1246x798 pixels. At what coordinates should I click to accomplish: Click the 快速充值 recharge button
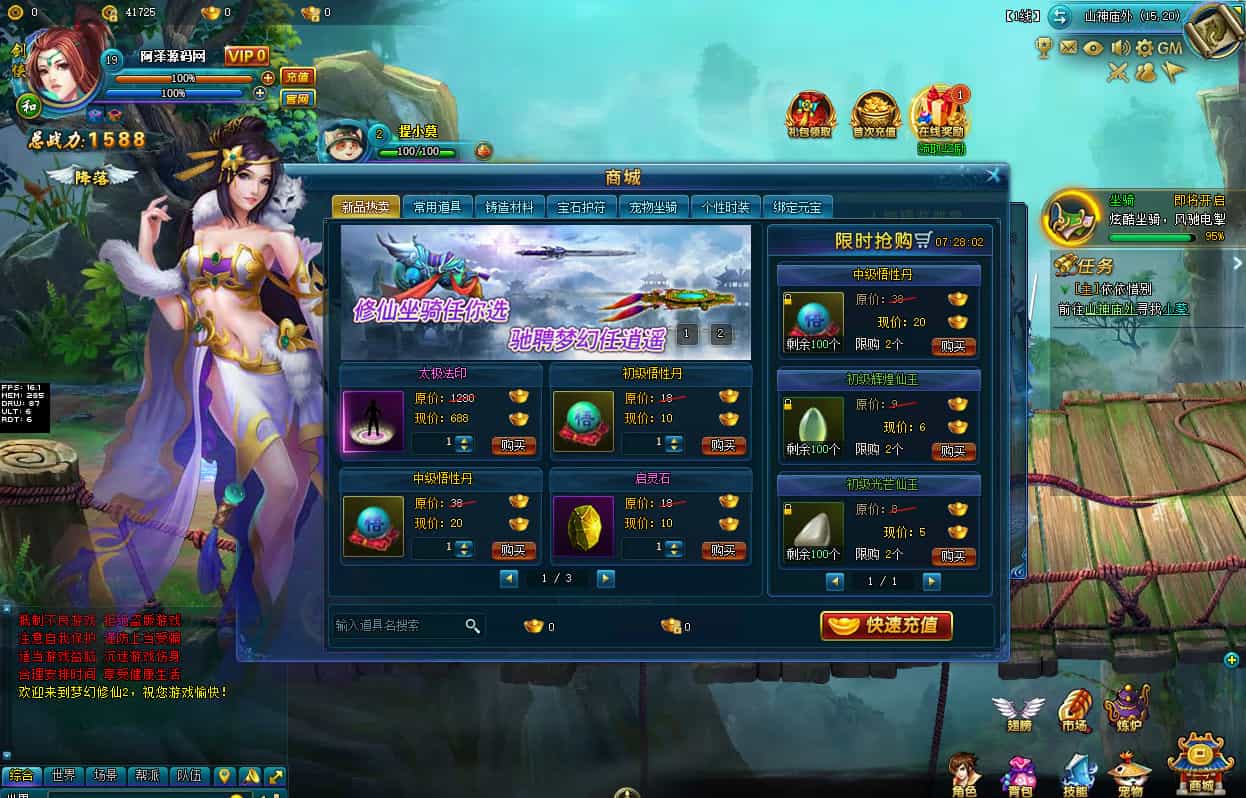tap(886, 626)
